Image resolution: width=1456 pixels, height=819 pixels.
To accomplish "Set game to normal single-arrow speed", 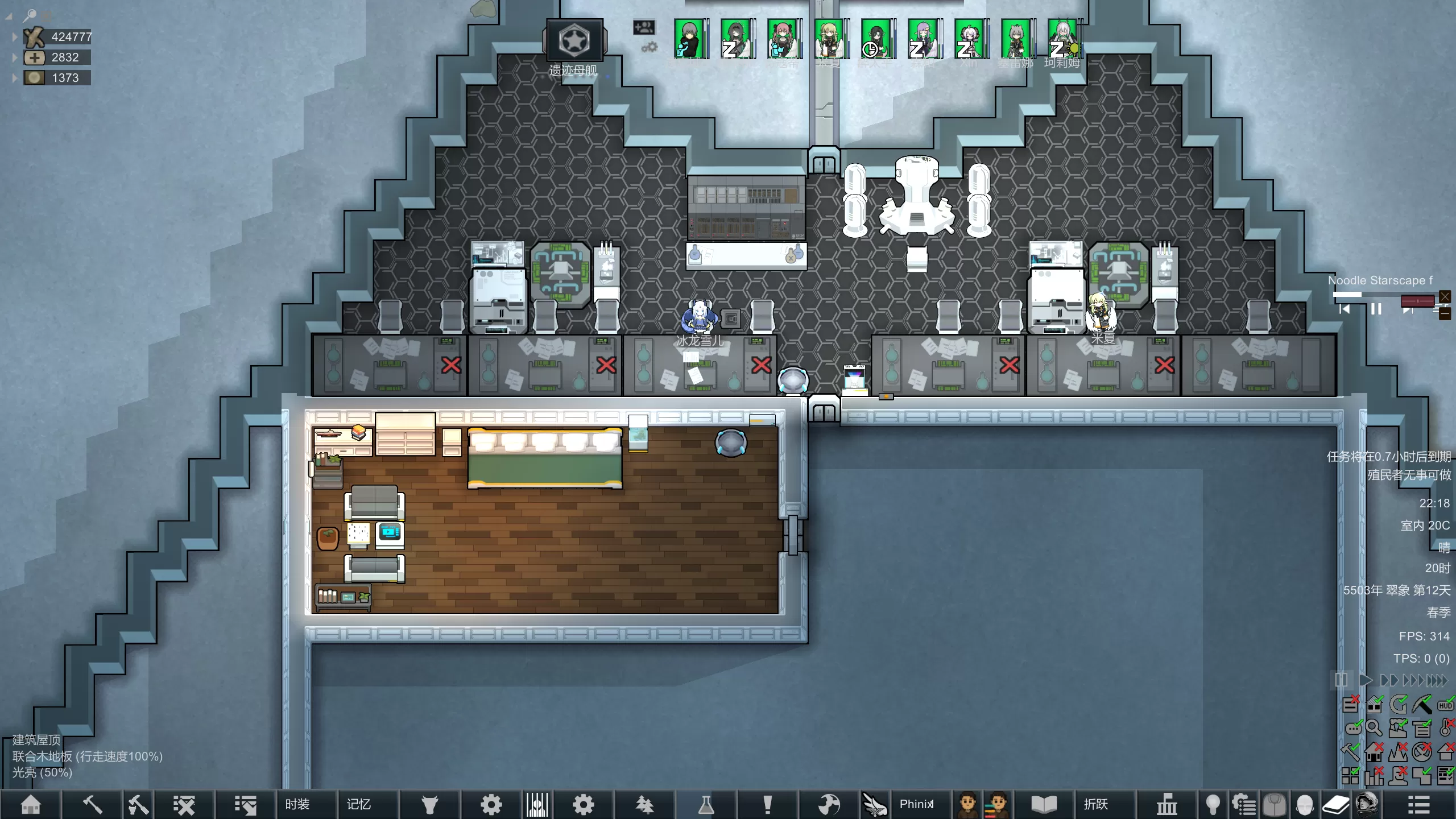I will point(1364,680).
